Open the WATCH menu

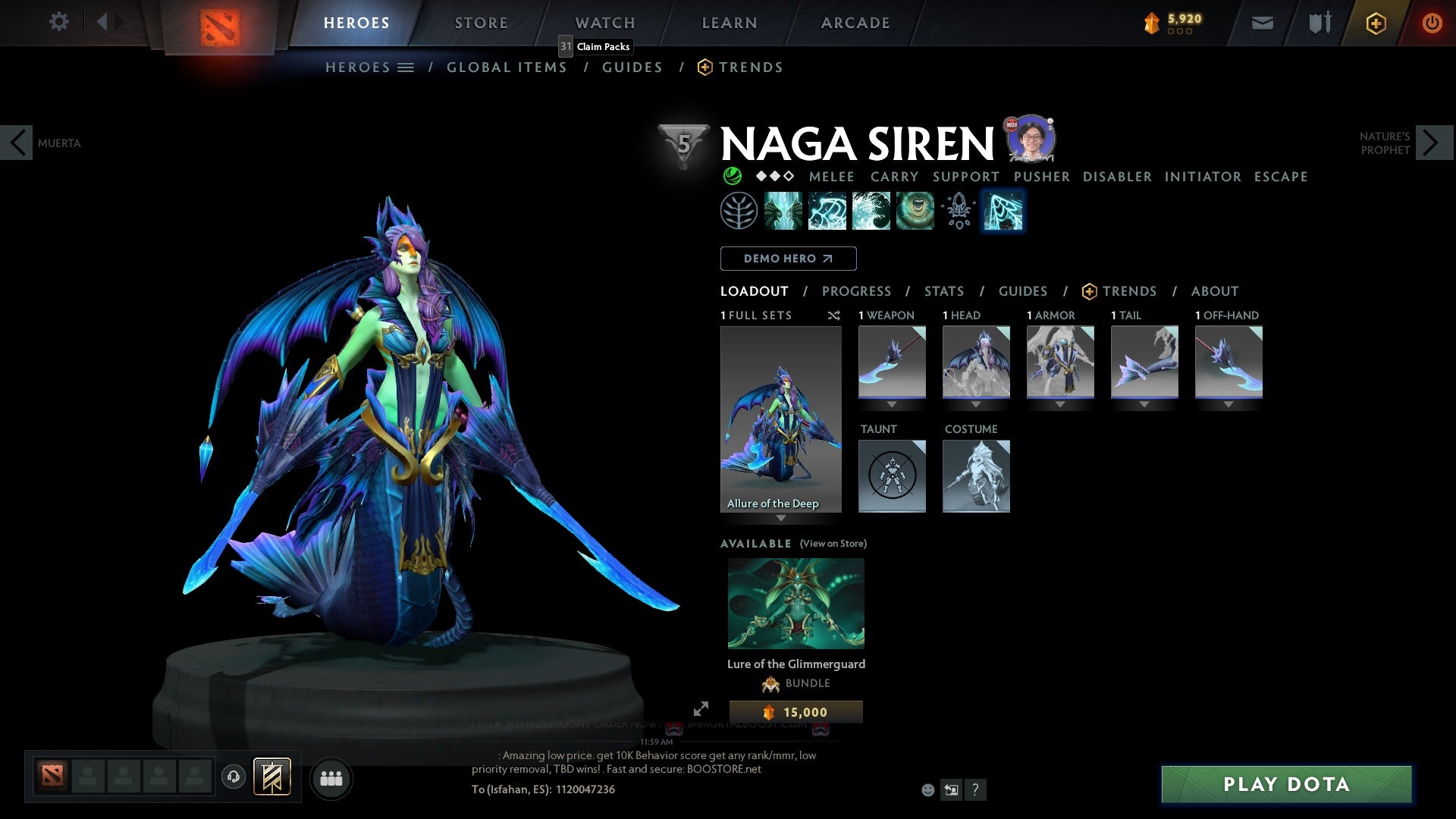(x=604, y=22)
